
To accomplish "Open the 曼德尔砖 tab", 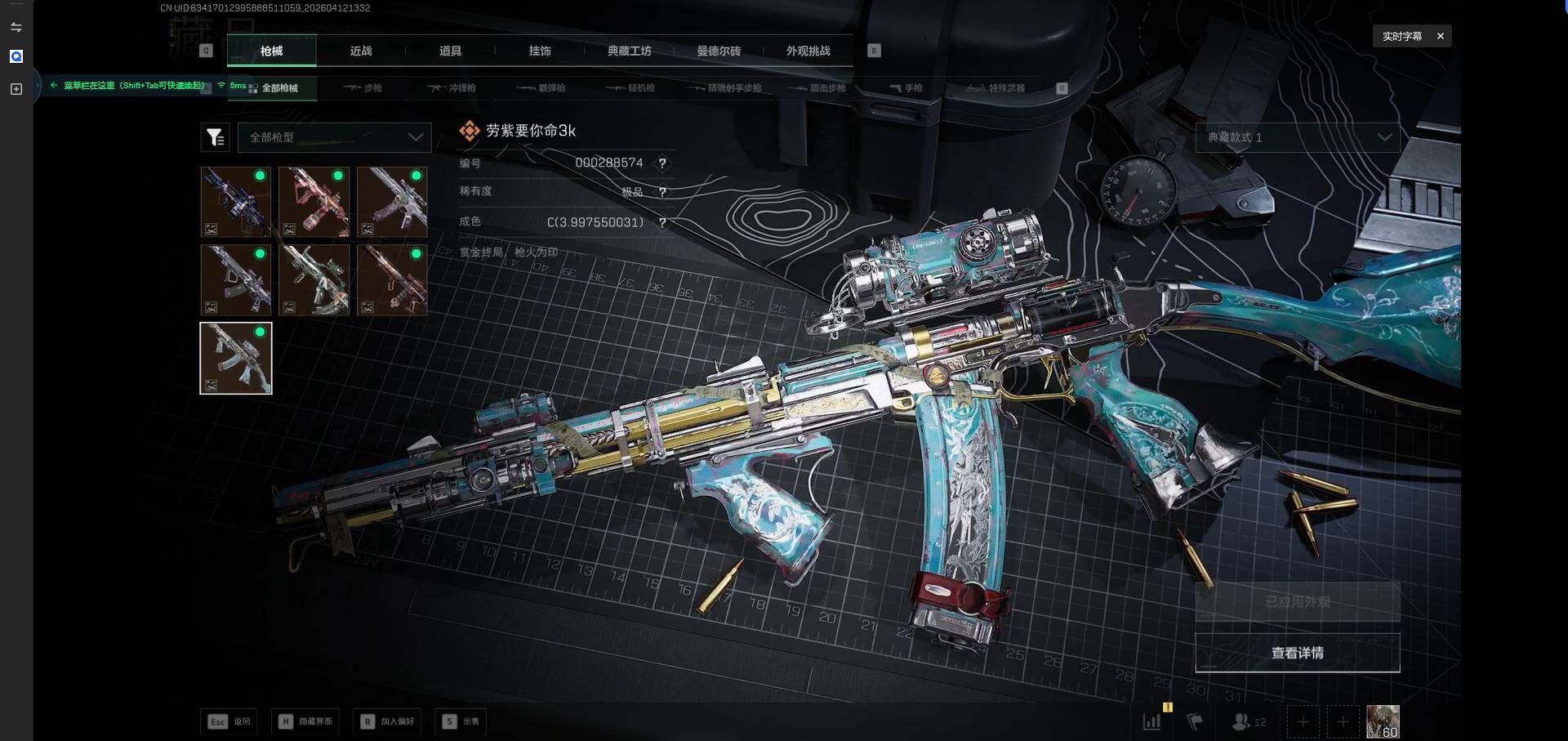I will click(x=719, y=51).
